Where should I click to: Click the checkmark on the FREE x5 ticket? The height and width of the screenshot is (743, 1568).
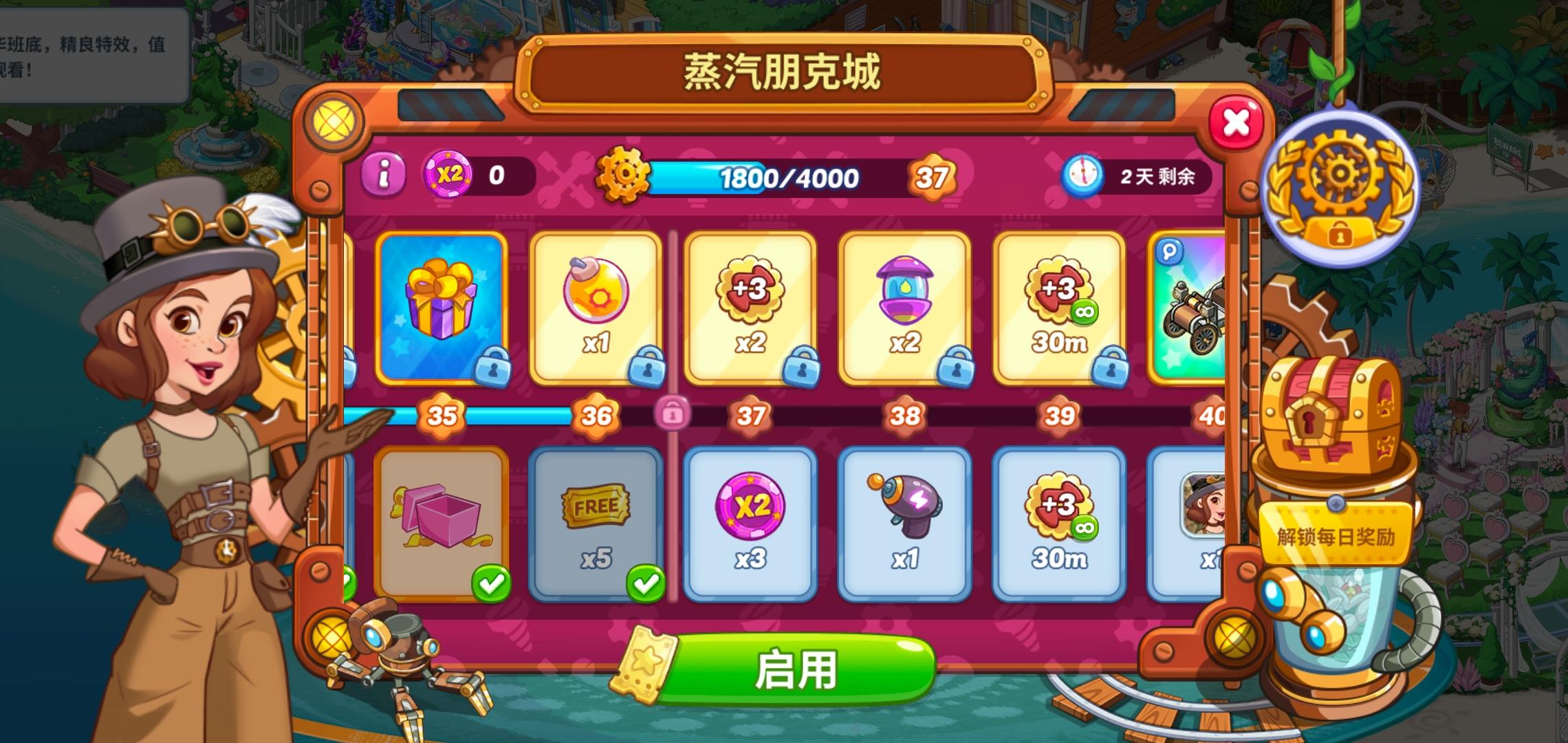coord(644,582)
